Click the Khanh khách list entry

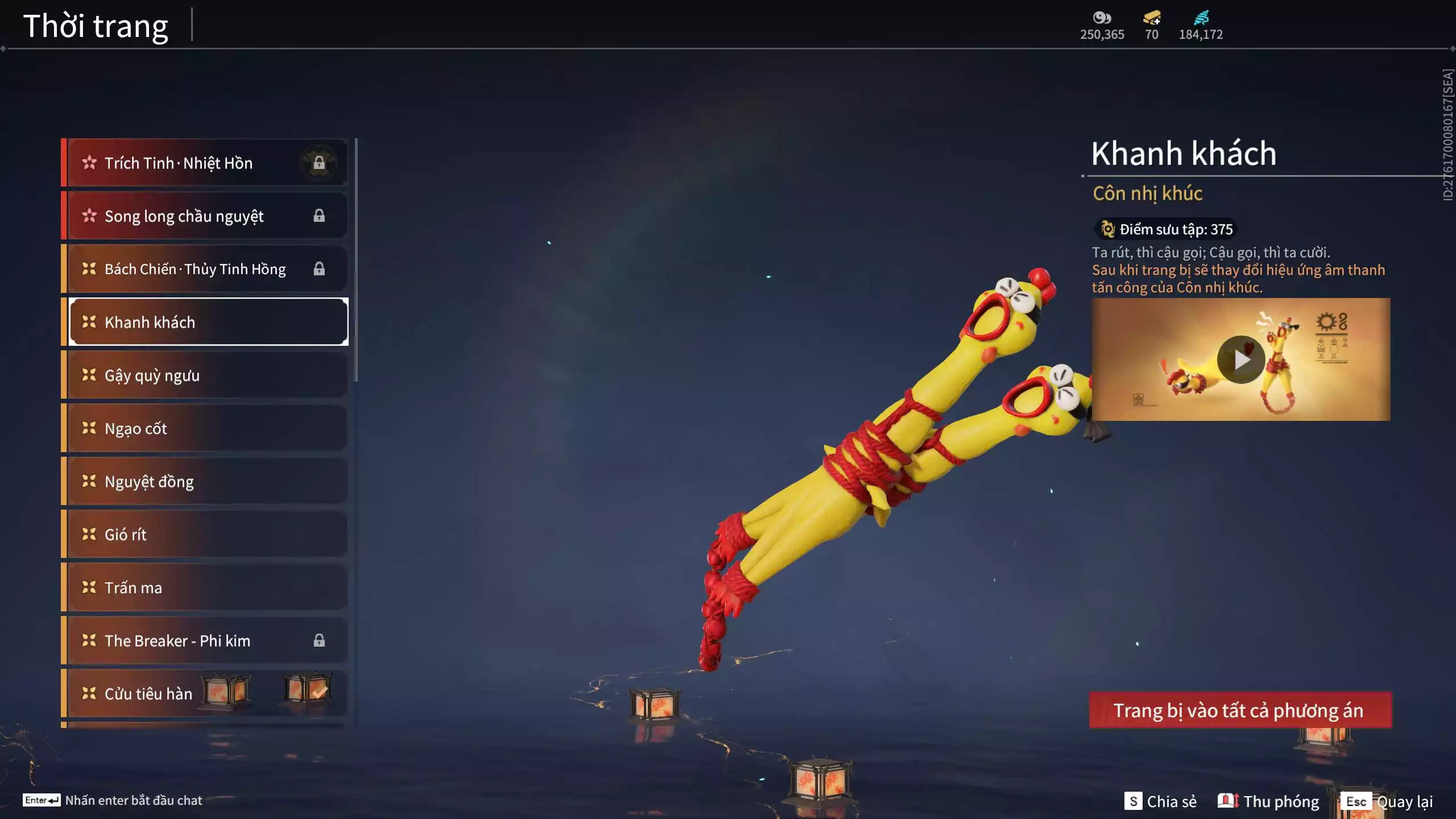point(208,322)
